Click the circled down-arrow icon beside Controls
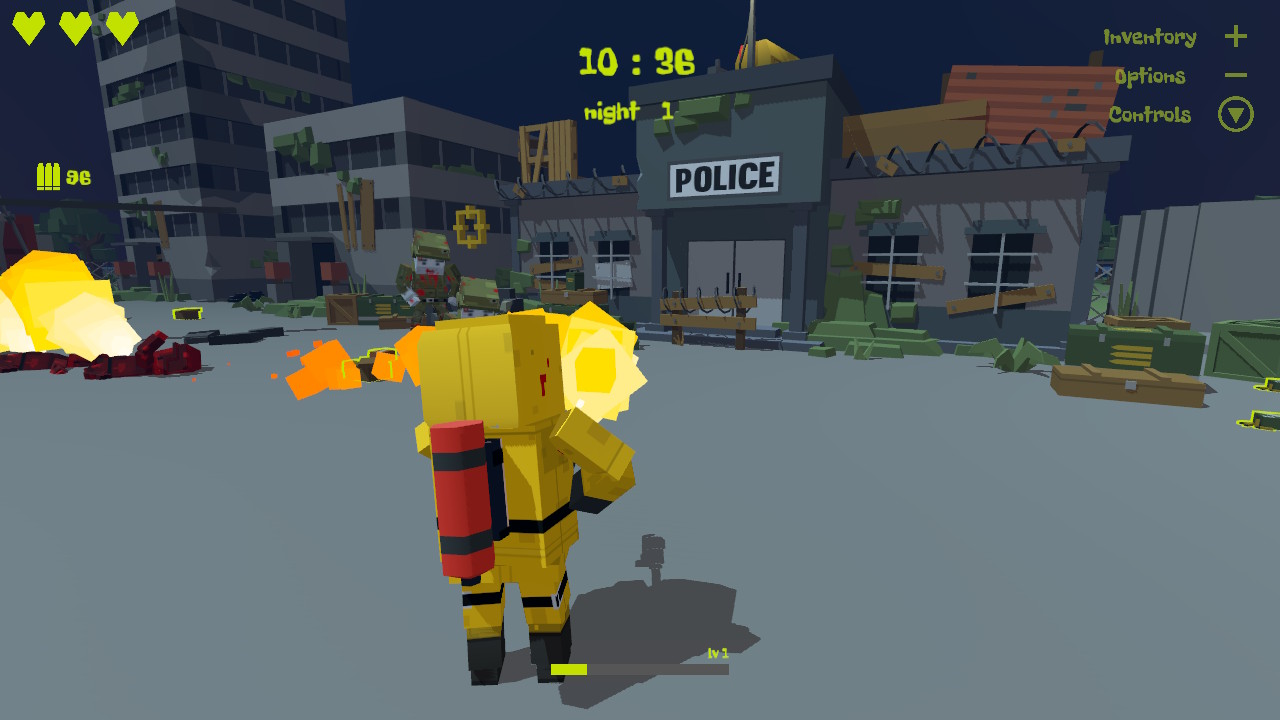Image resolution: width=1280 pixels, height=720 pixels. click(x=1236, y=114)
